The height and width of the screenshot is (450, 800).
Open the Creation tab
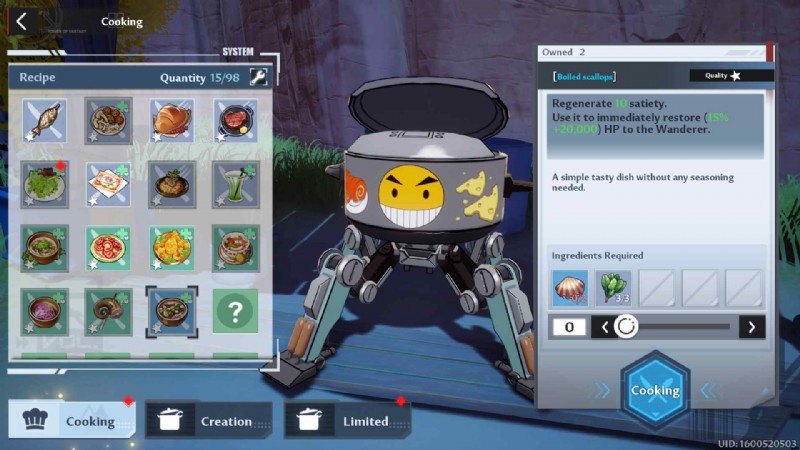click(209, 421)
